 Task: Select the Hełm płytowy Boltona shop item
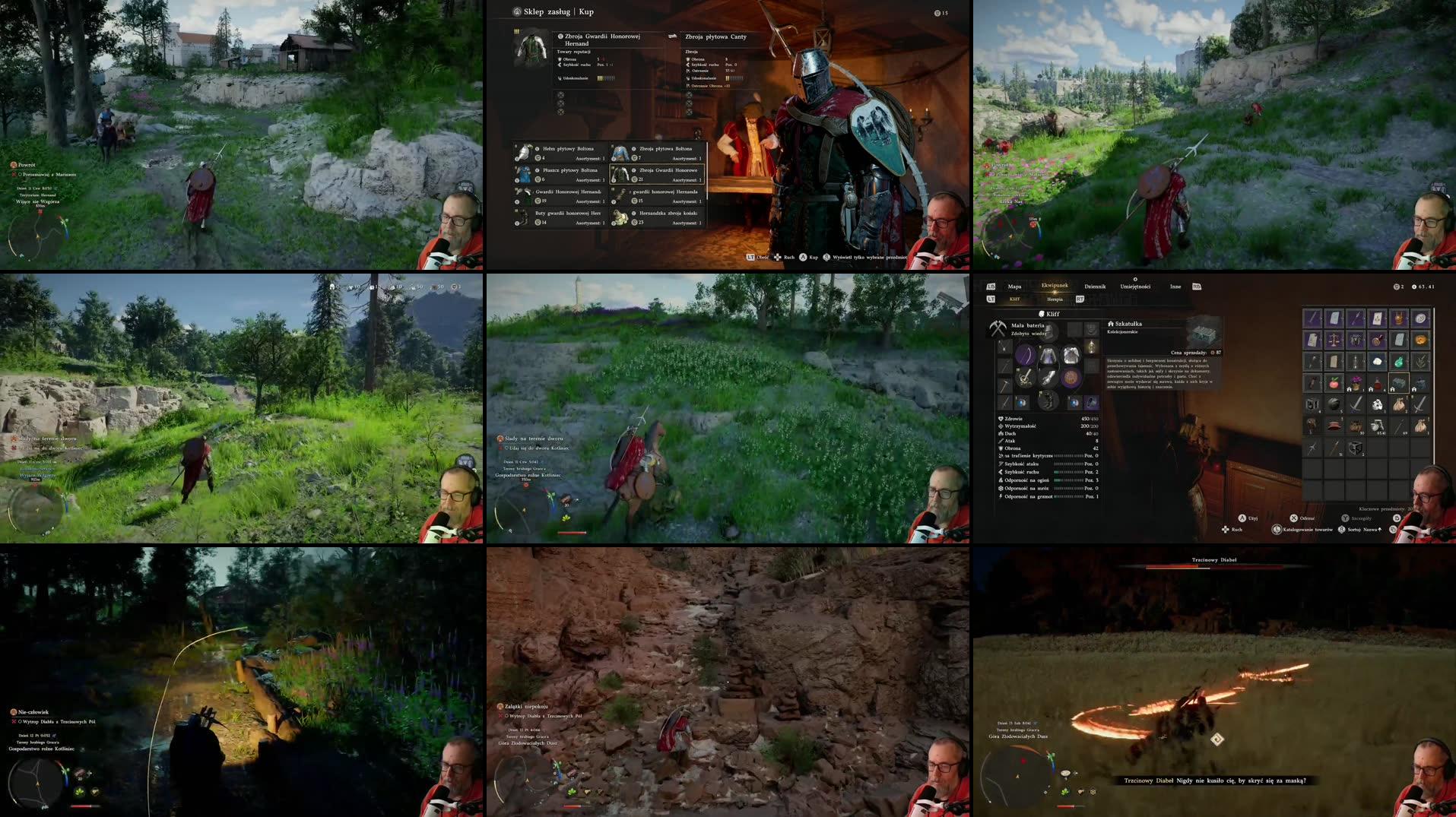558,153
